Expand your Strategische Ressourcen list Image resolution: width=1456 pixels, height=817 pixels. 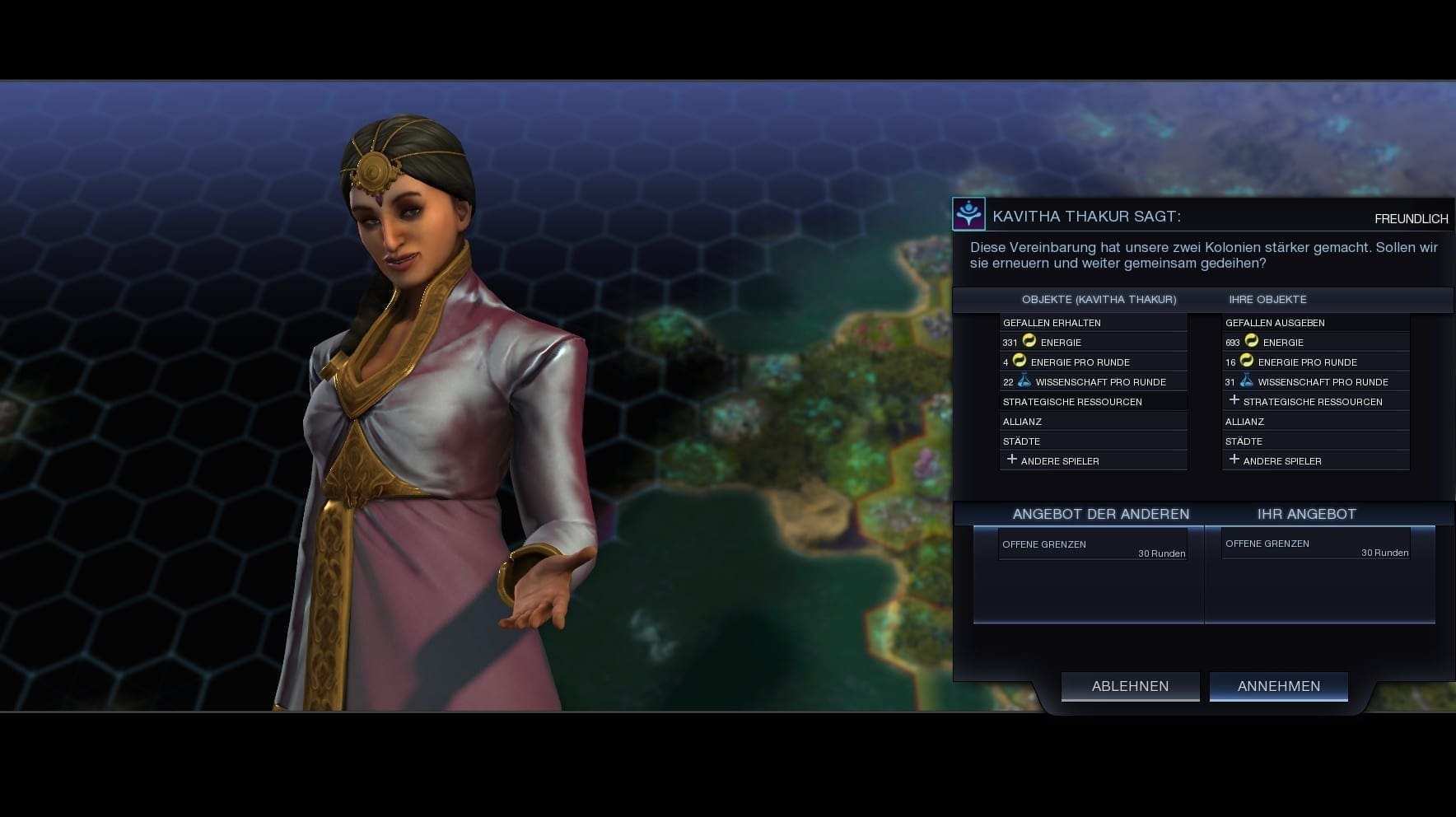1315,401
